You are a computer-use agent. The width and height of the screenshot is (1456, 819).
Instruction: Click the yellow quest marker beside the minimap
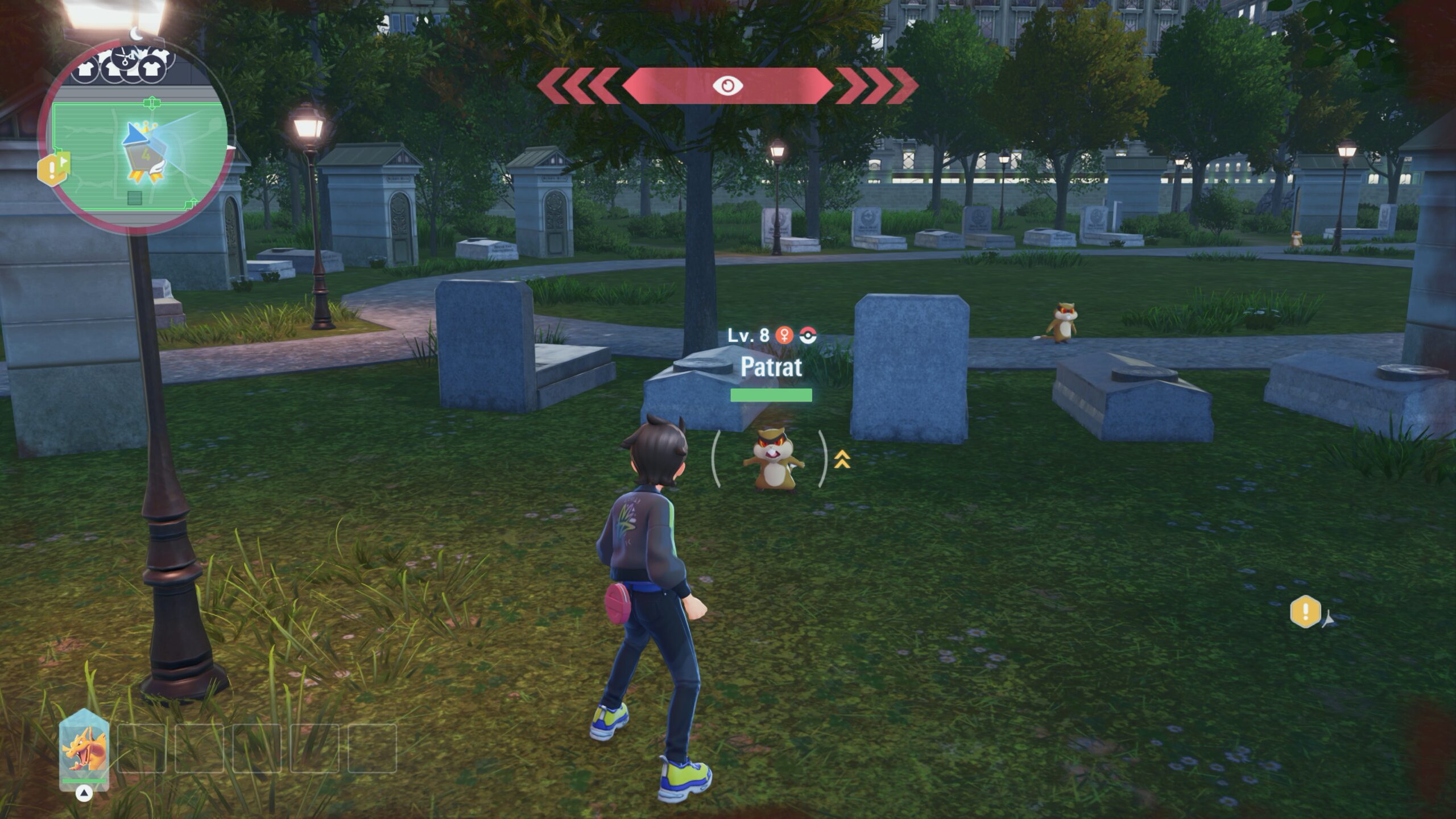52,168
